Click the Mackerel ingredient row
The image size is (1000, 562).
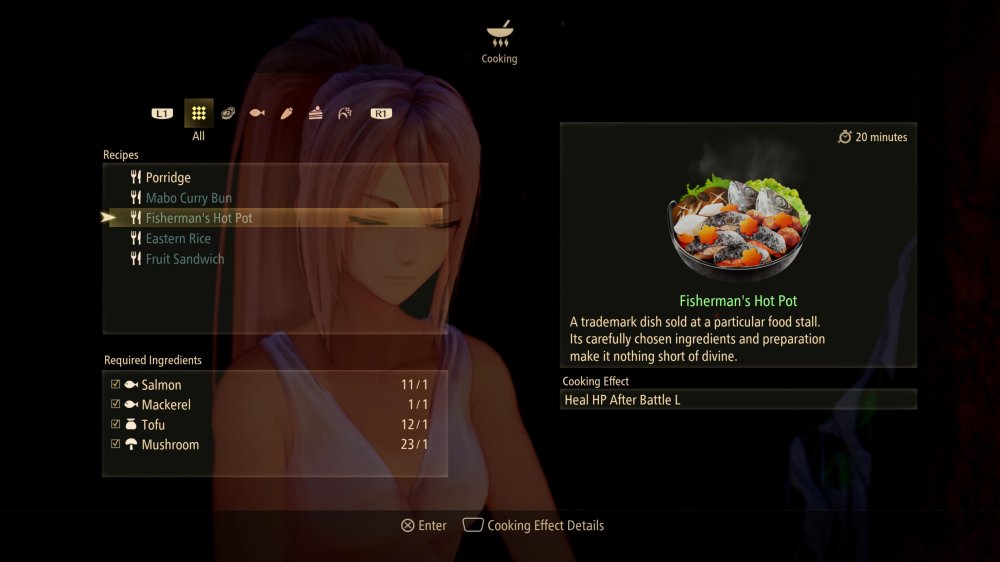coord(270,405)
